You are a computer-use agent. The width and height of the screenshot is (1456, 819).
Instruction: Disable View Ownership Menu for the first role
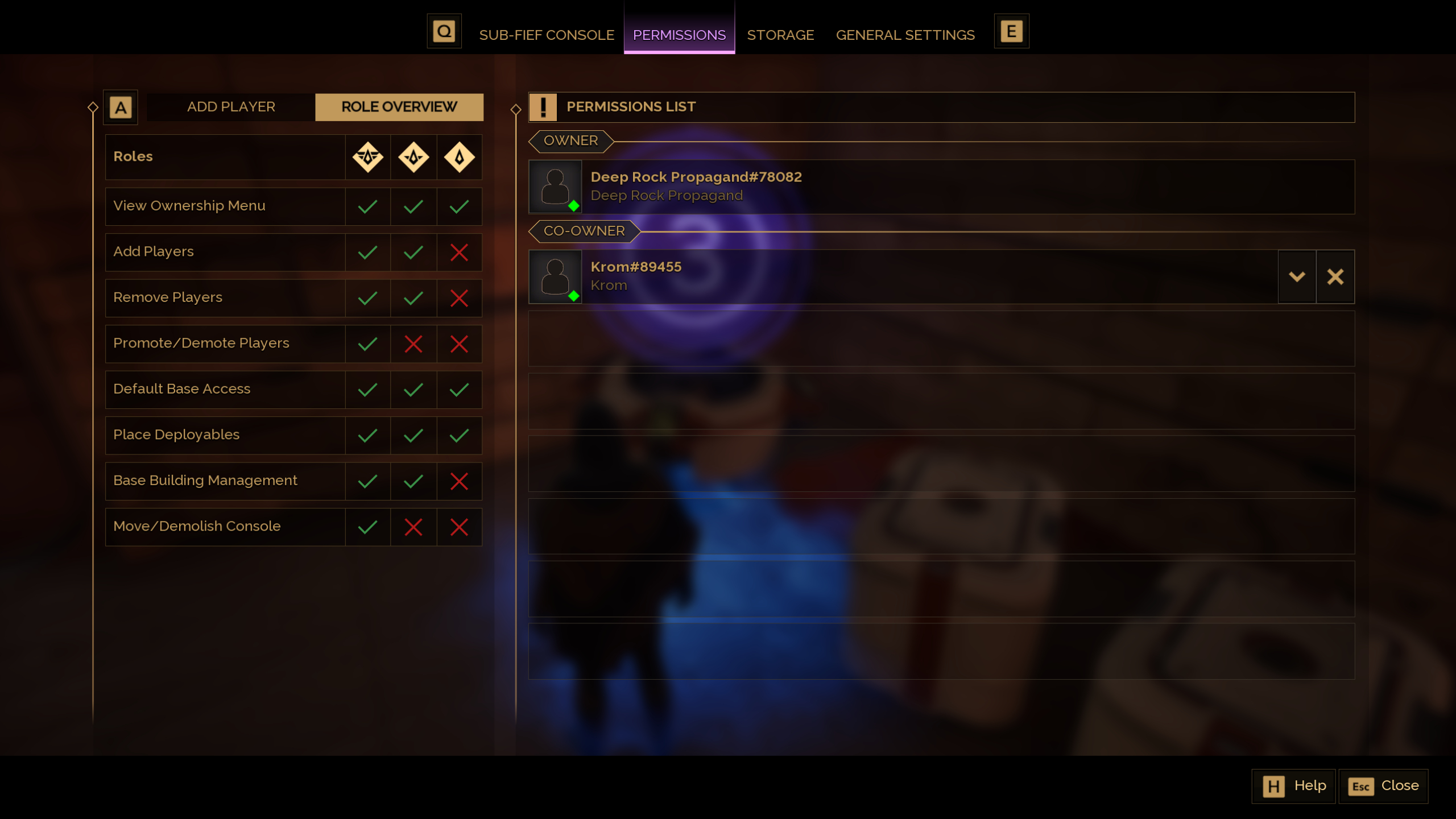[367, 206]
